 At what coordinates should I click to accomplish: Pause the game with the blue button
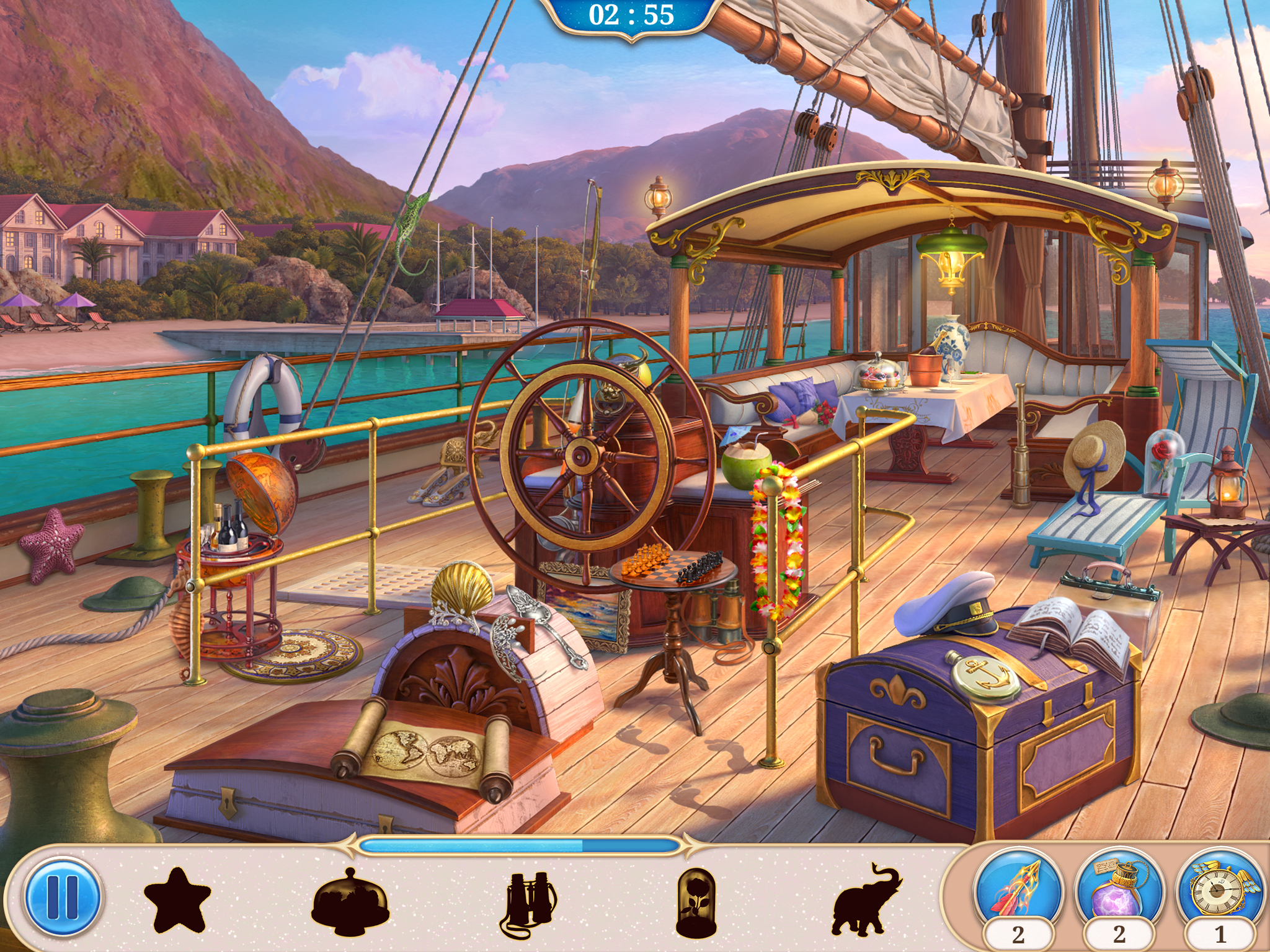pos(63,896)
